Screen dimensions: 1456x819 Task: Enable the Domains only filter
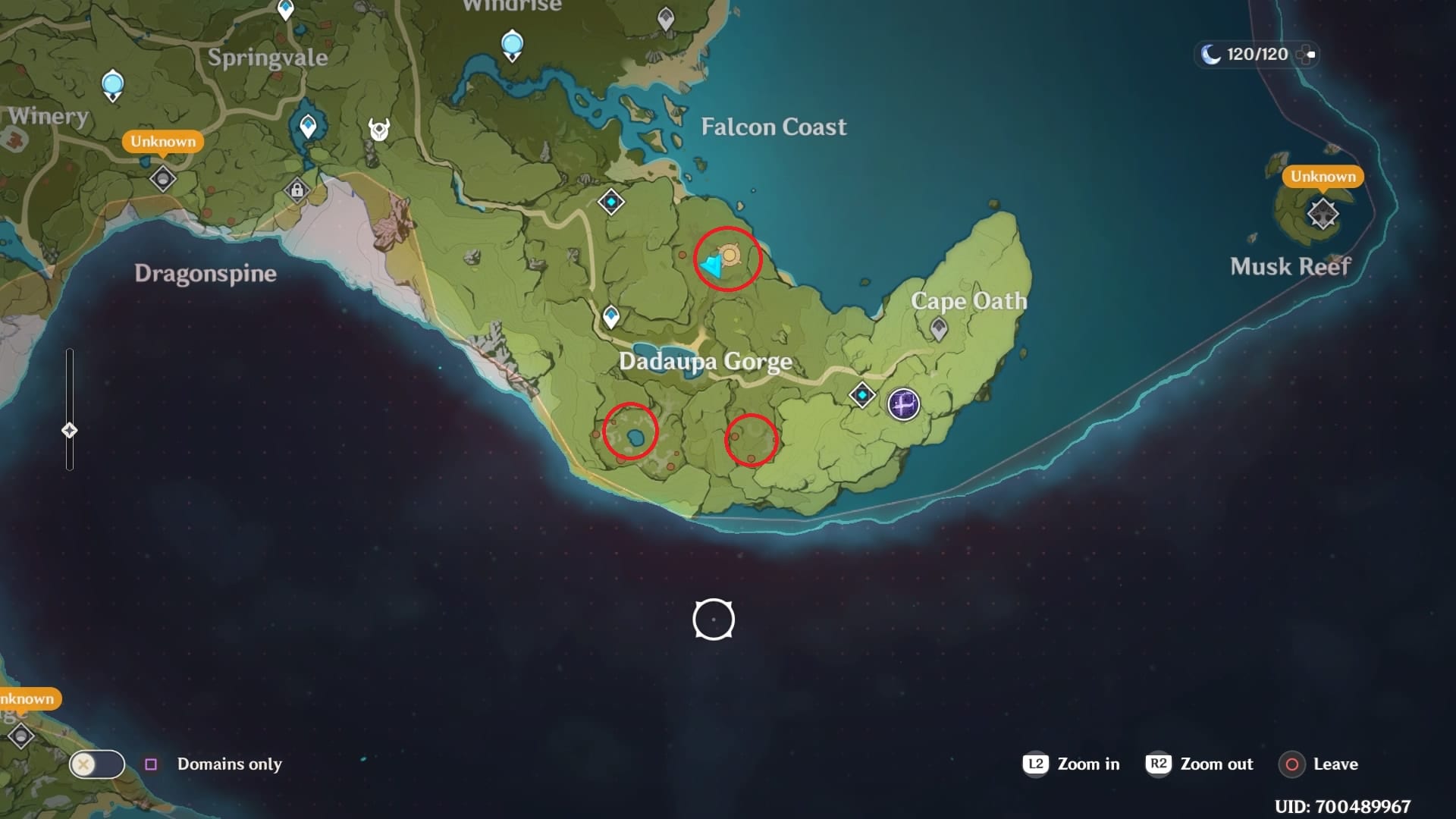150,764
